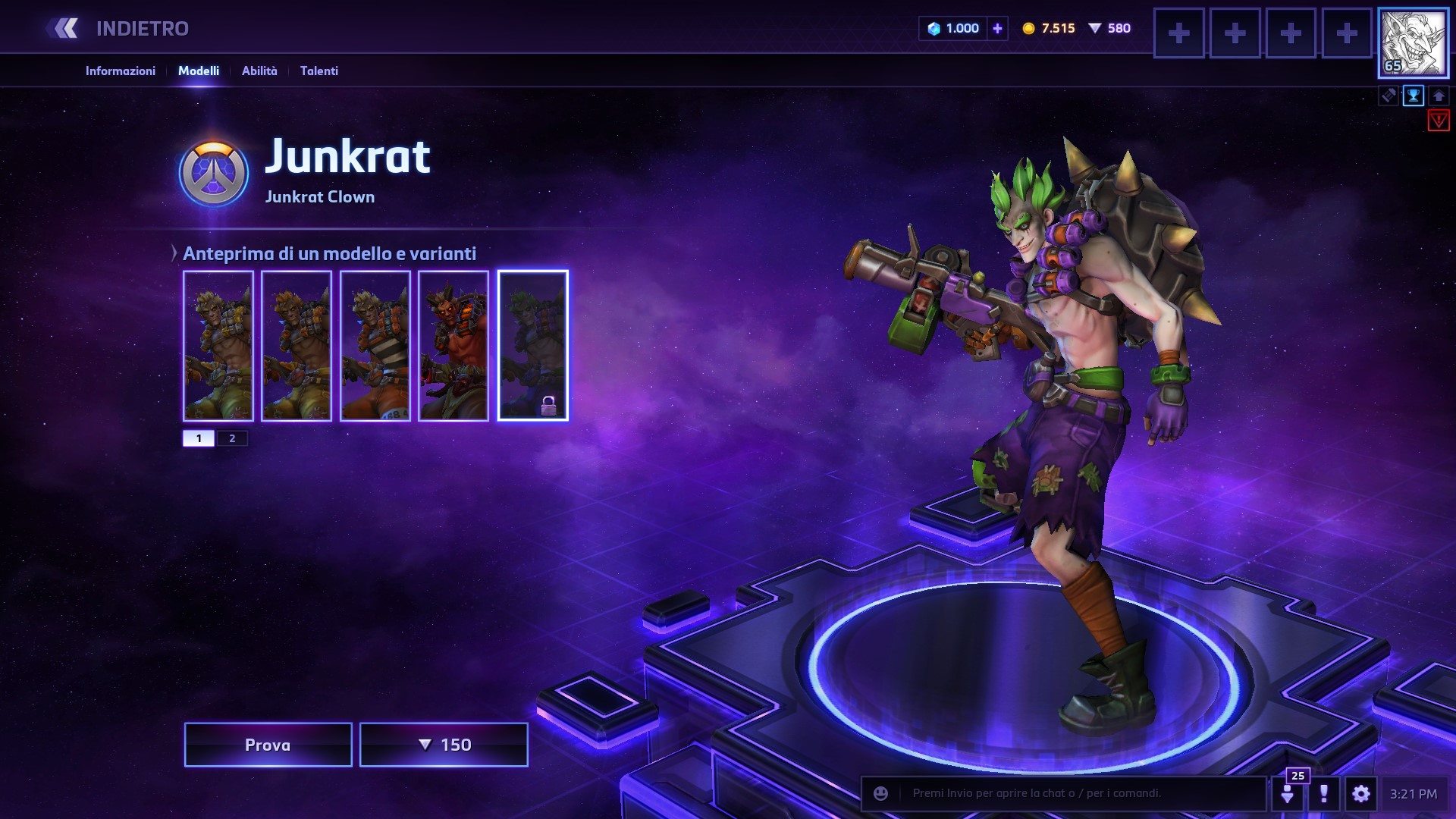Buy the skin for 150 shards

(x=444, y=745)
